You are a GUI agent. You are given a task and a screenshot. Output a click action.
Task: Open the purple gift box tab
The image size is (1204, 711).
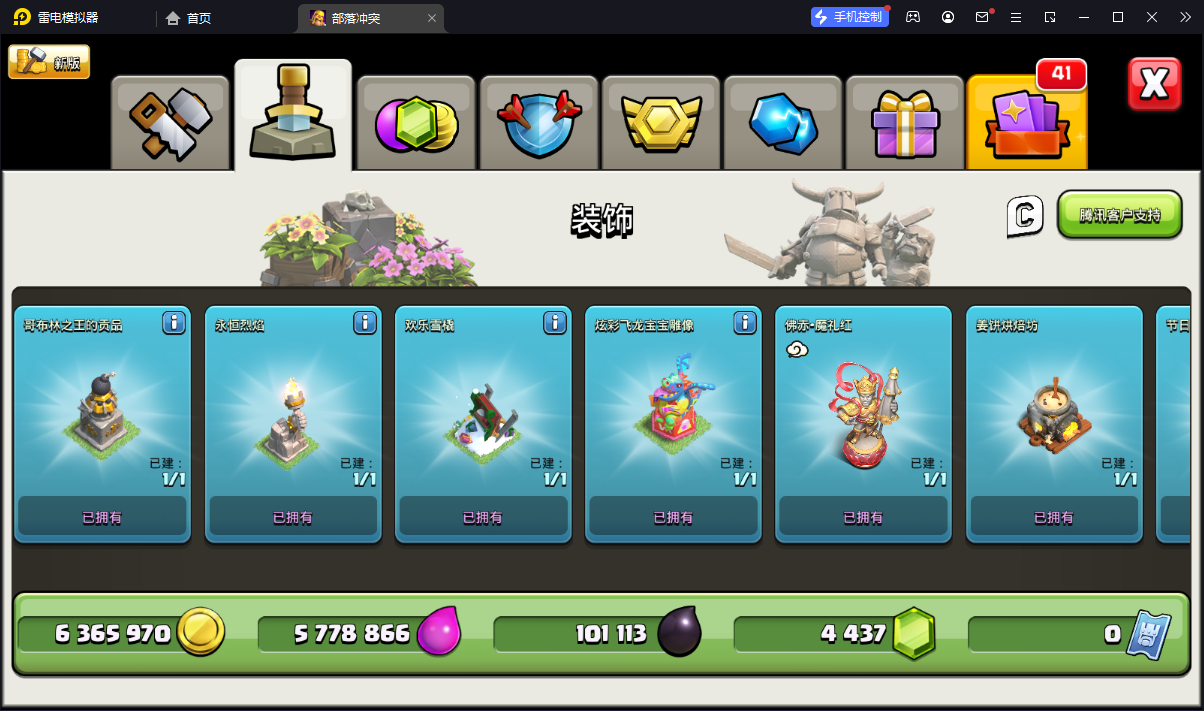[x=906, y=122]
